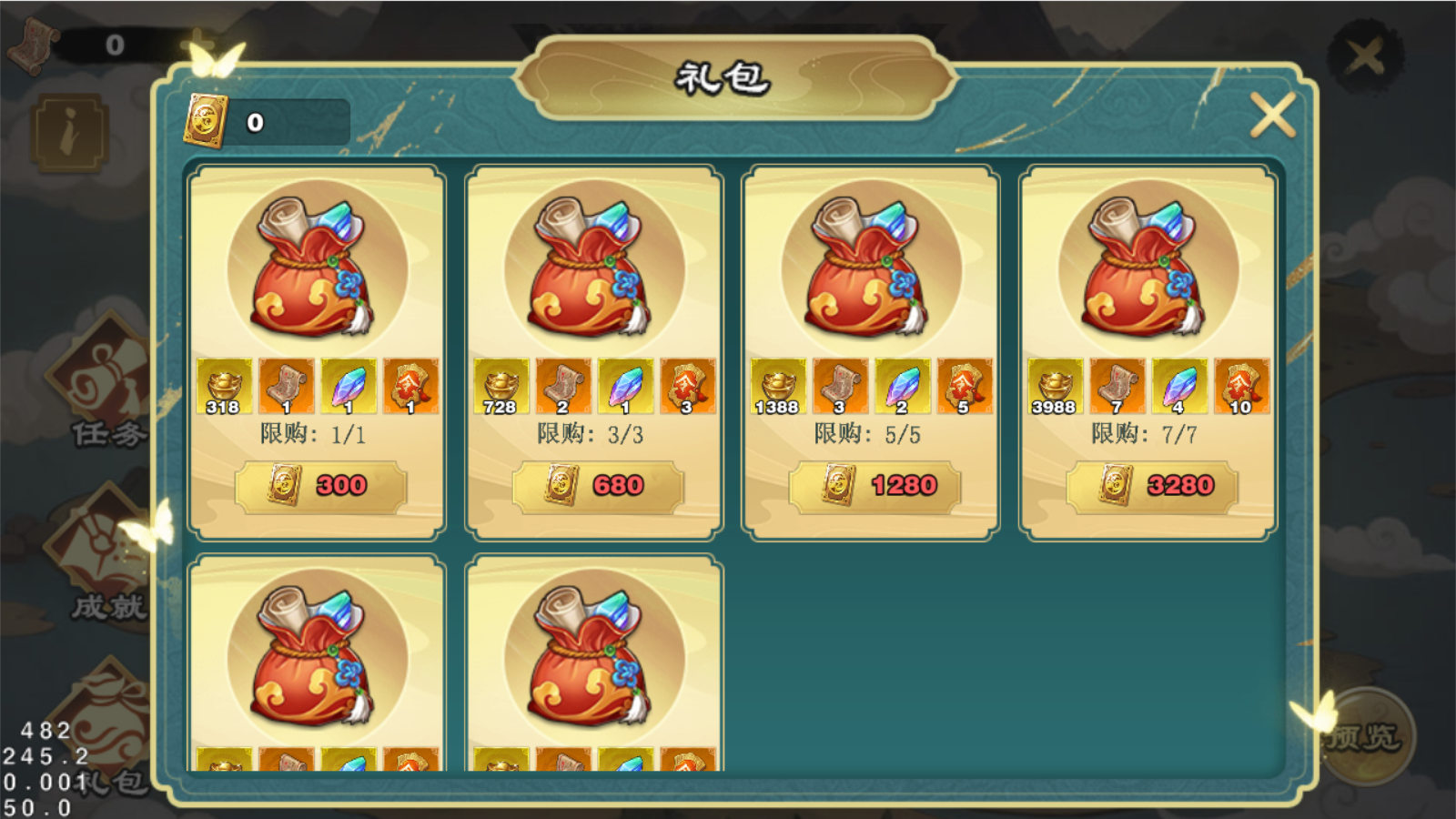Purchase the 680 gift pack
Viewport: 1456px width, 819px height.
point(598,486)
